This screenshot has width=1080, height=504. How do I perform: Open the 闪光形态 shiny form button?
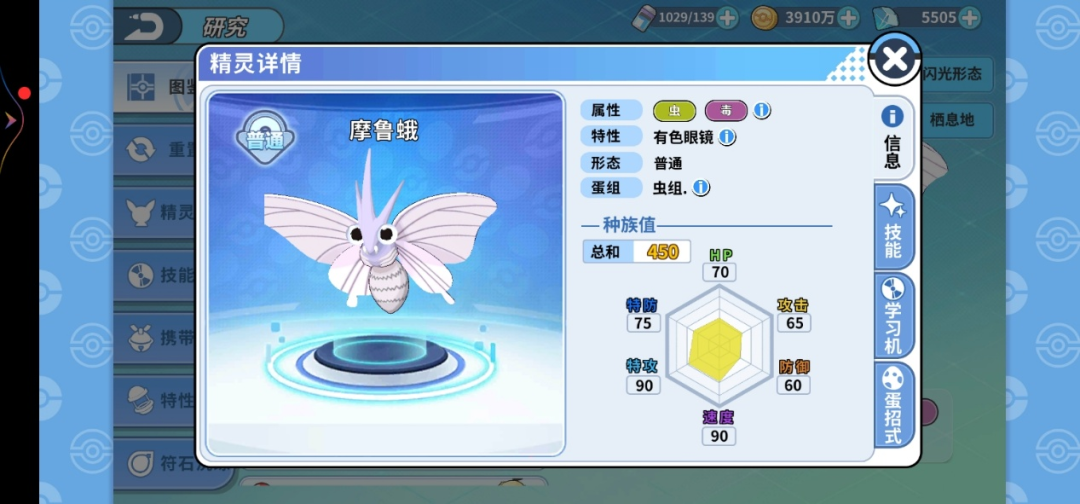tap(955, 73)
